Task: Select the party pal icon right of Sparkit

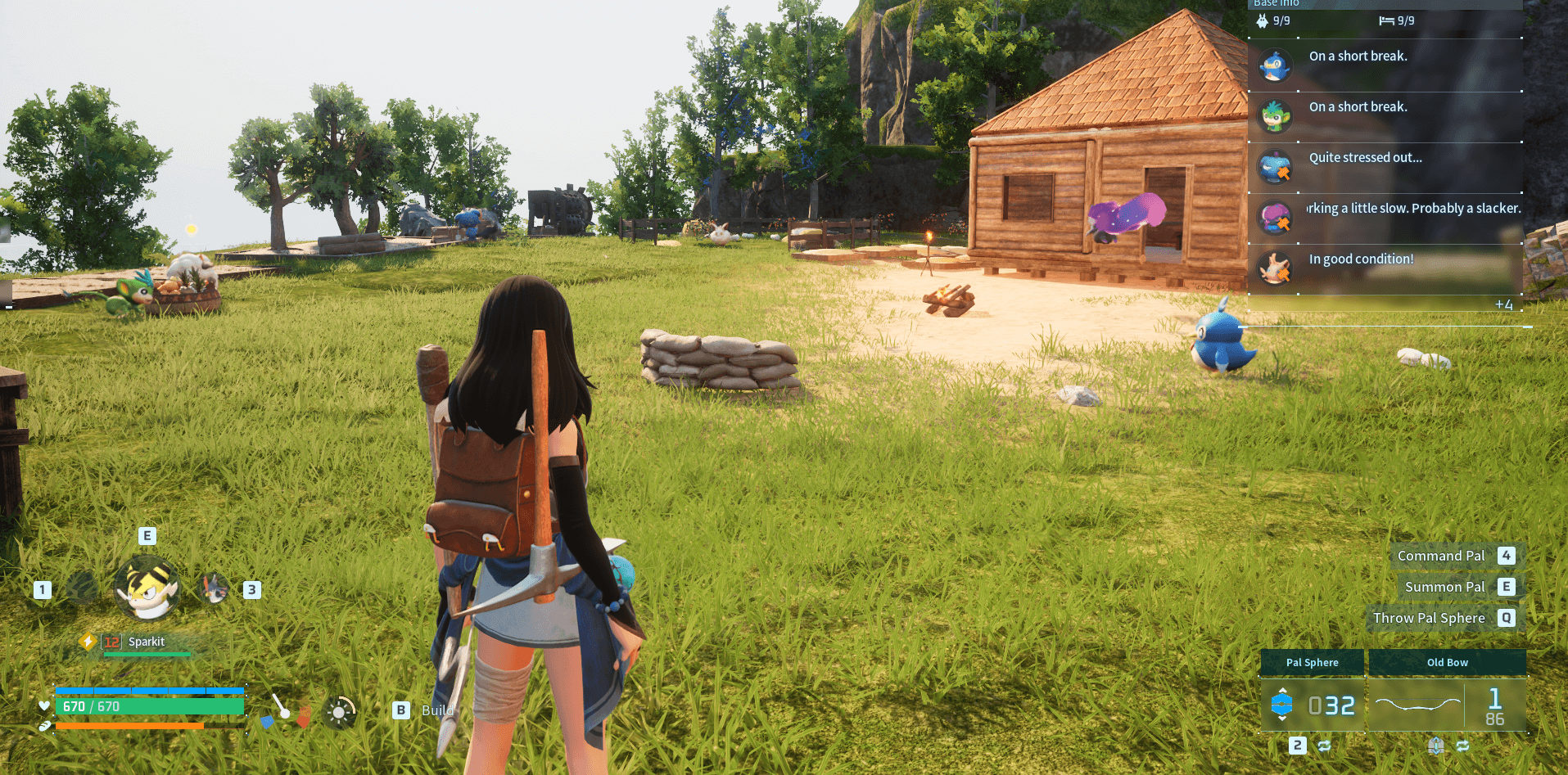Action: coord(215,588)
